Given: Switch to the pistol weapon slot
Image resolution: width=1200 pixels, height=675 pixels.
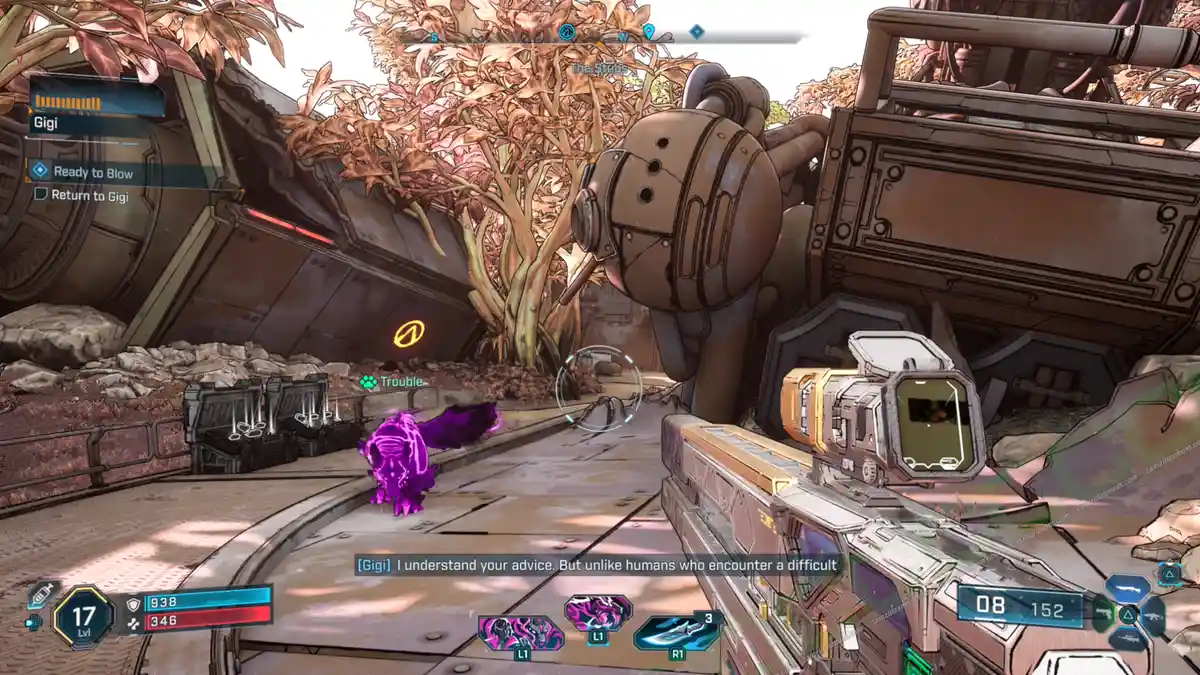Looking at the screenshot, I should pyautogui.click(x=1103, y=614).
